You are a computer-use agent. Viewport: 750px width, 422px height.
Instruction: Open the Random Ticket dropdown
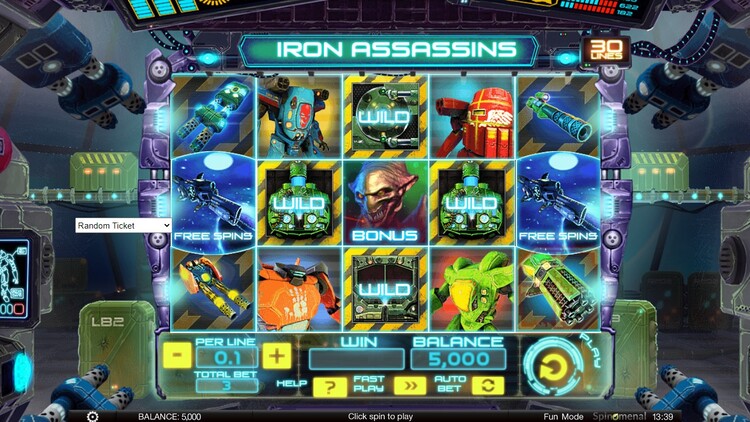pyautogui.click(x=124, y=226)
